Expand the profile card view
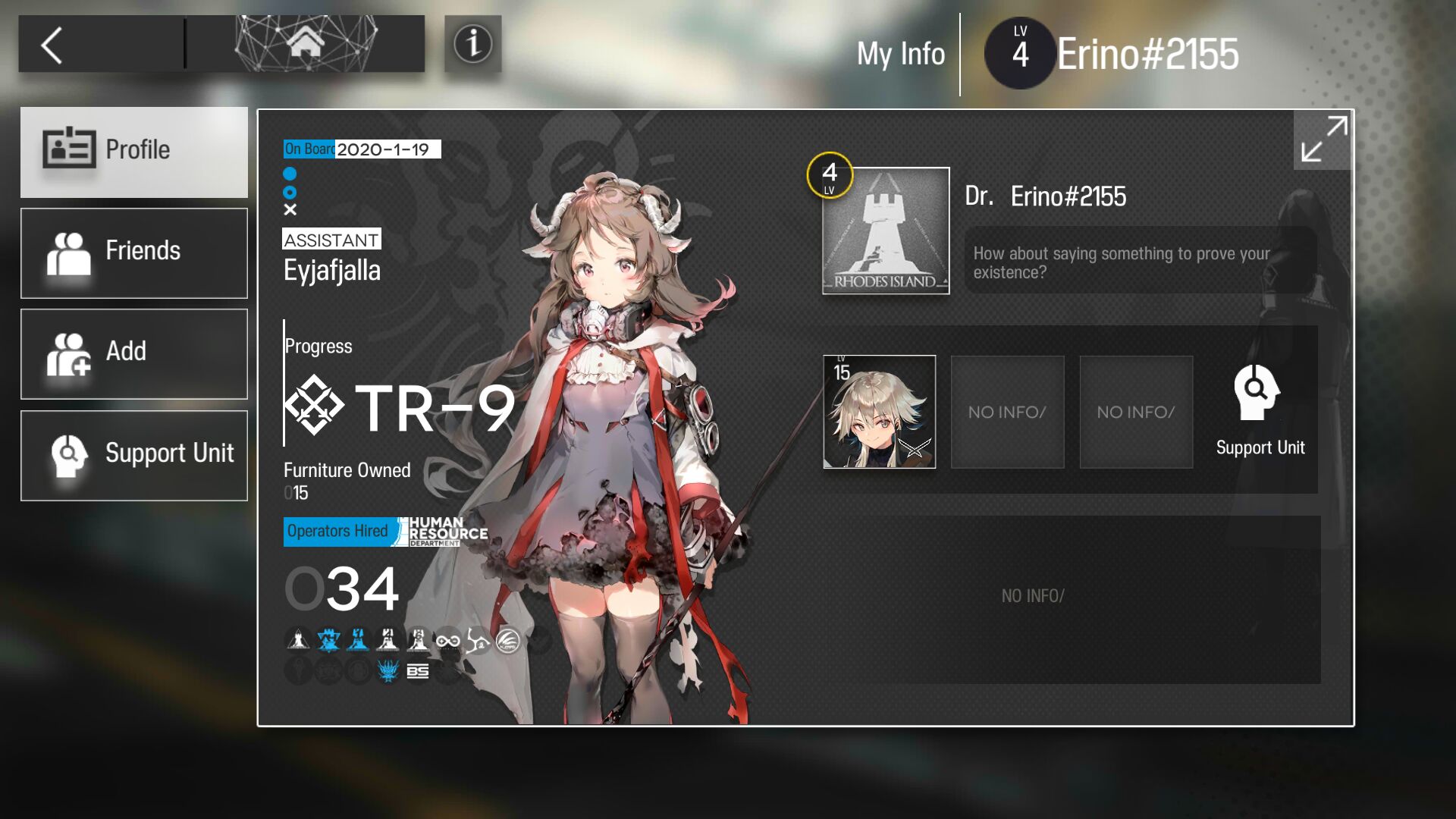The width and height of the screenshot is (1456, 819). pos(1323,140)
